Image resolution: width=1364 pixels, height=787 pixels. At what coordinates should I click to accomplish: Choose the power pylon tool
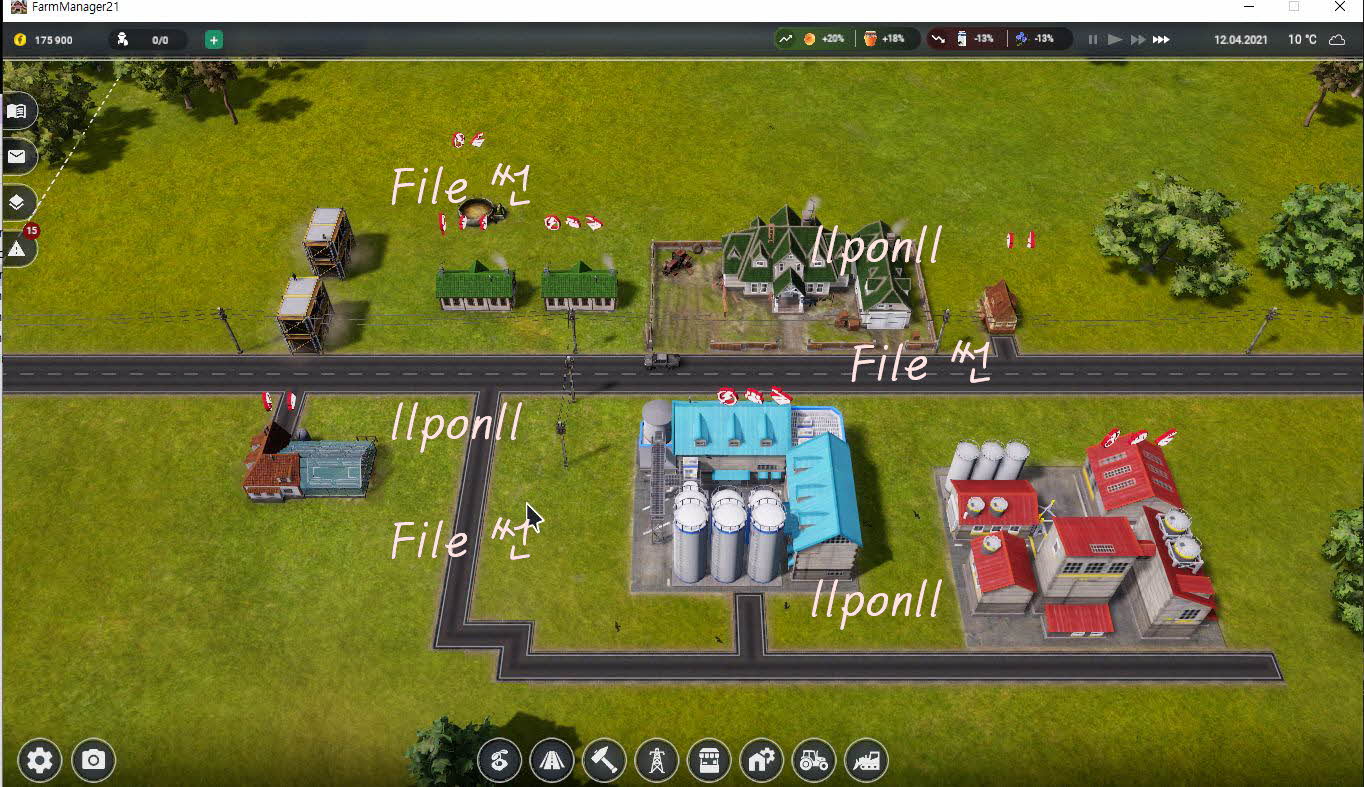pyautogui.click(x=656, y=761)
